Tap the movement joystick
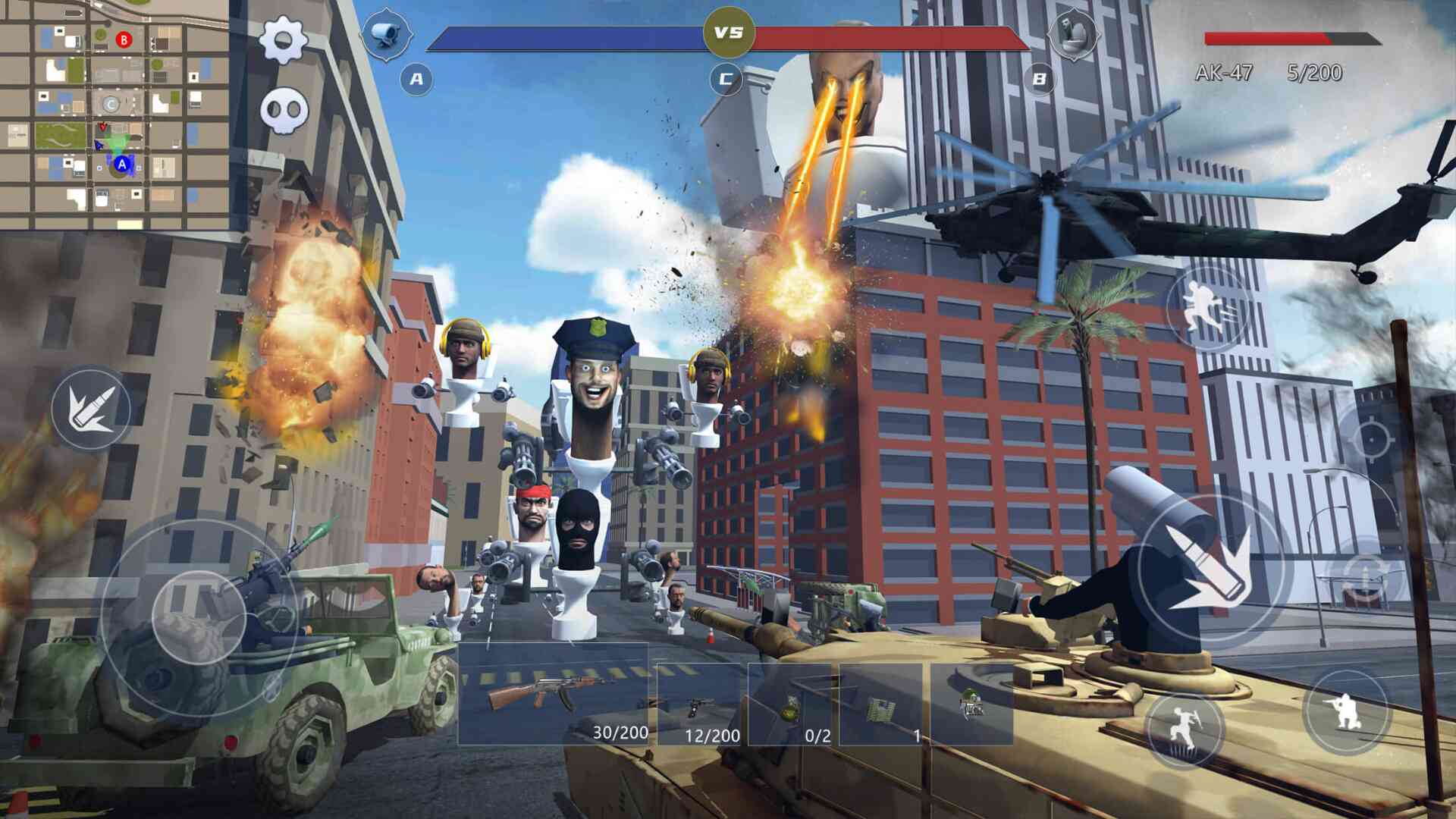Screen dimensions: 1456x819 (x=199, y=616)
